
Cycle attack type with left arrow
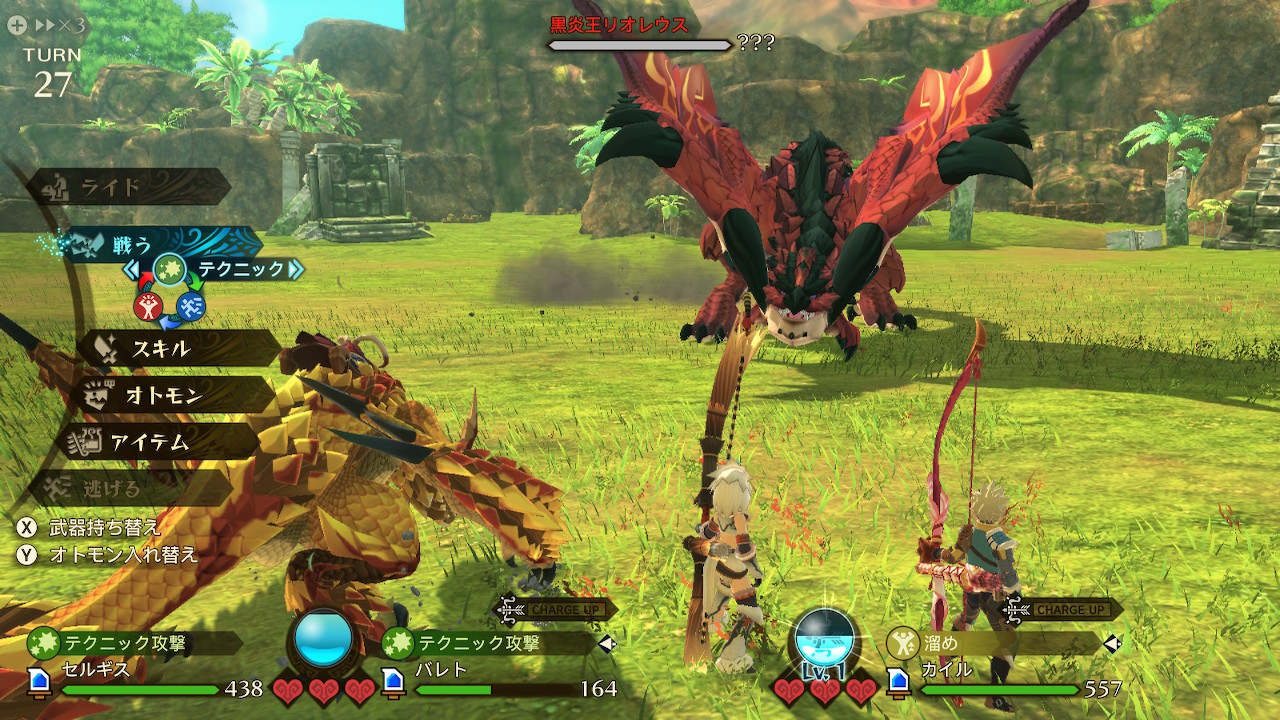coord(131,270)
